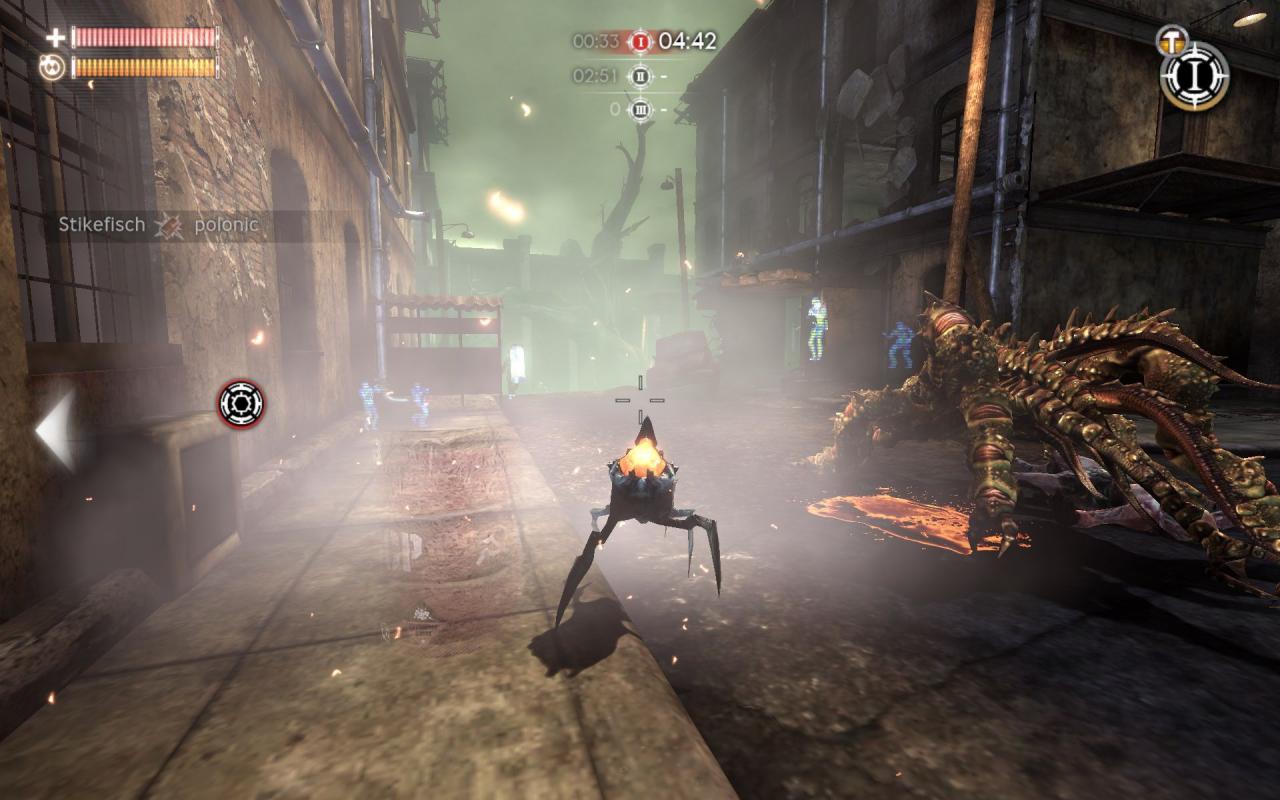
Task: Click the small "T" badge
Action: point(1169,39)
